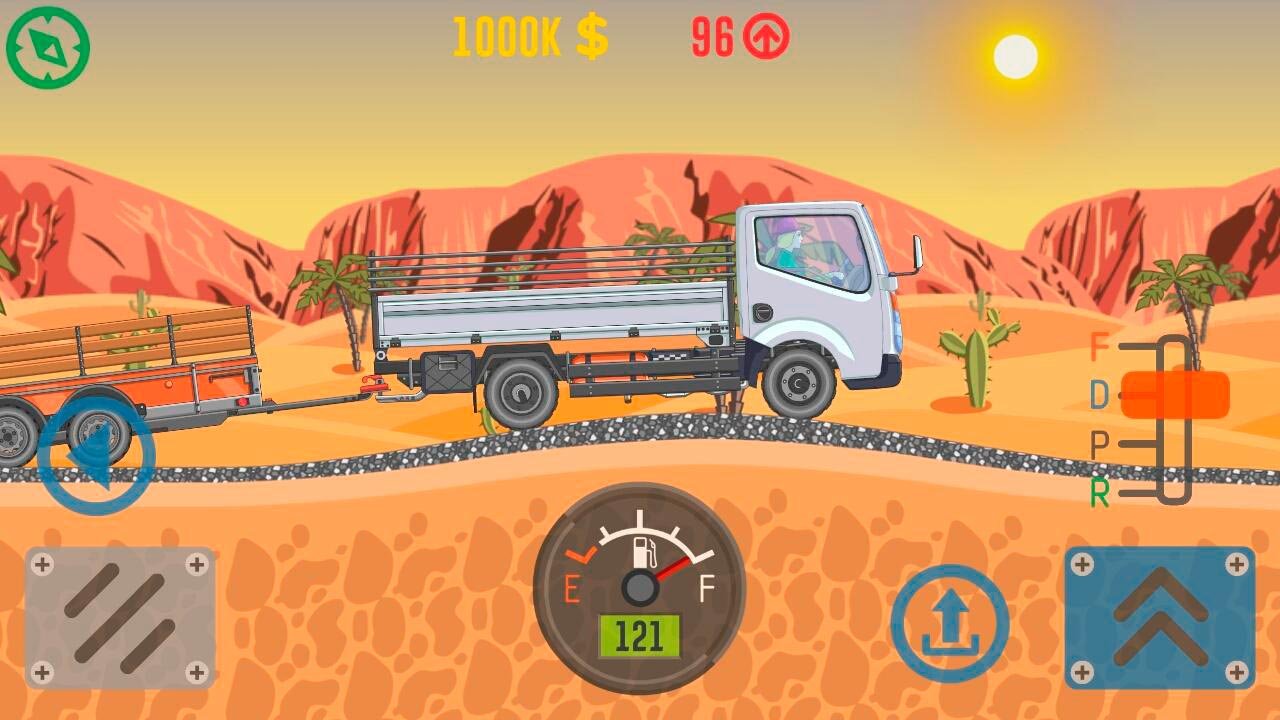Shift gear to F

(x=1100, y=348)
